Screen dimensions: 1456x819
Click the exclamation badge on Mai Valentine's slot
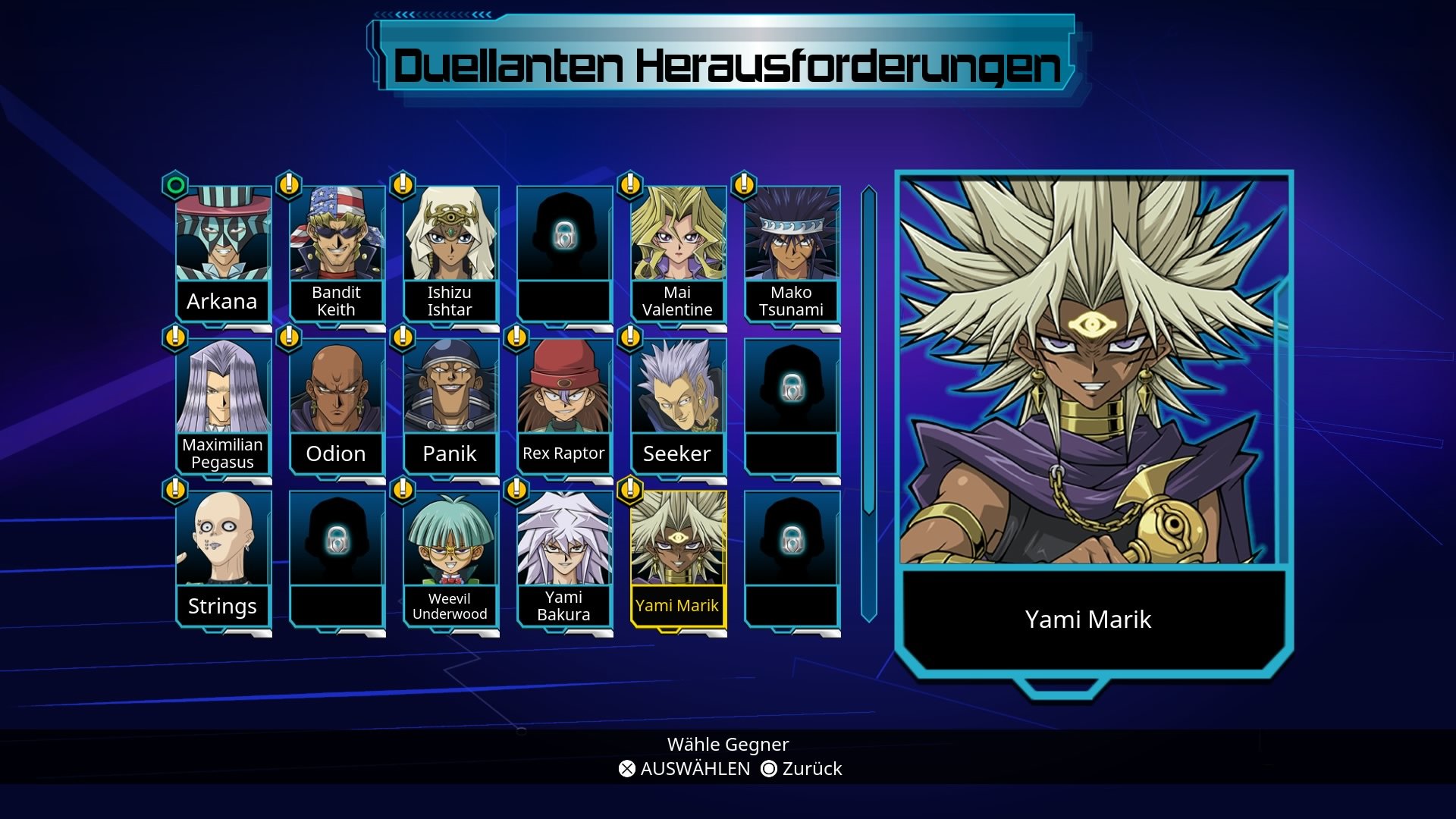[629, 186]
